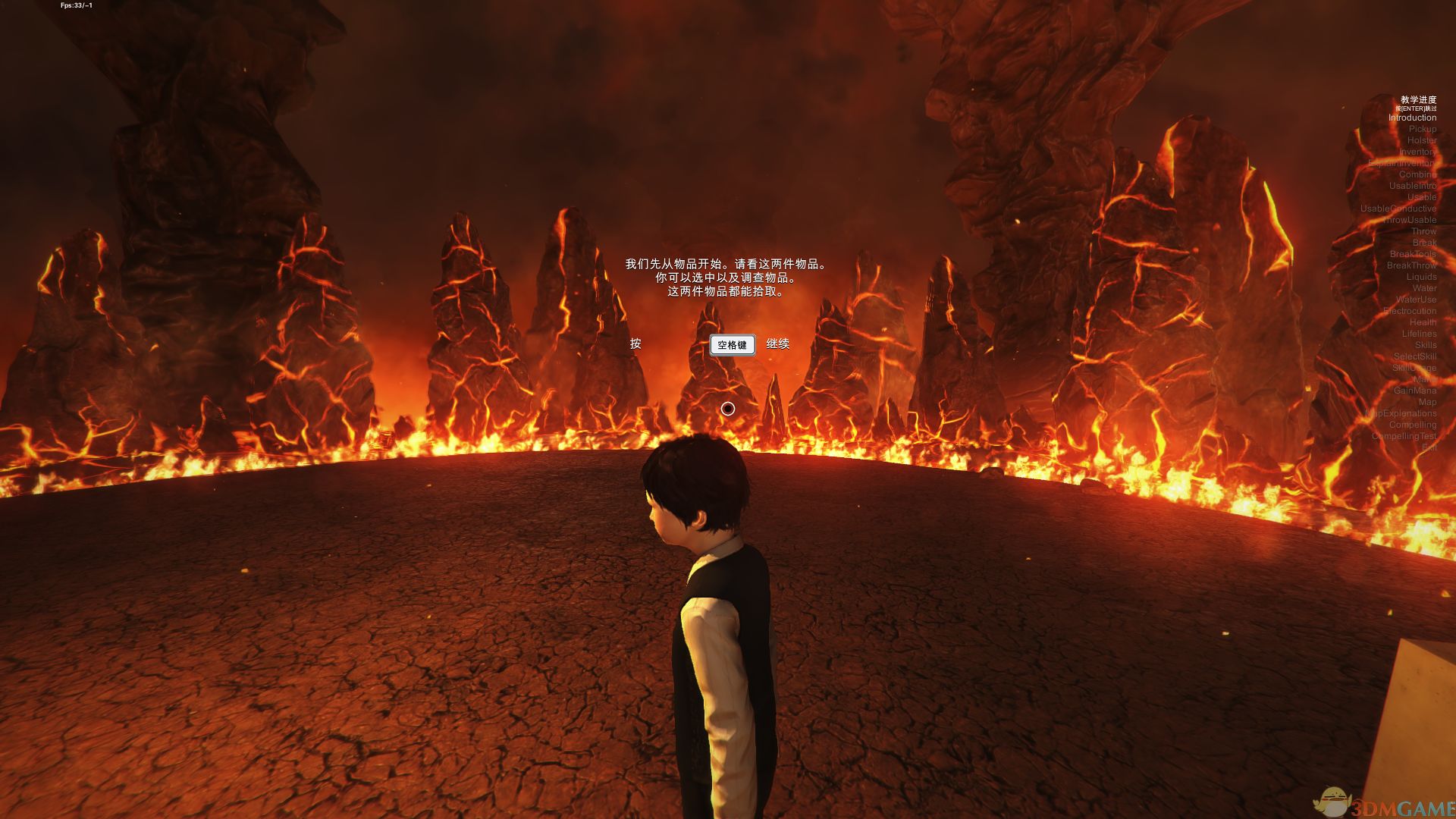
Task: Select the Introduction tutorial step
Action: (x=1412, y=118)
